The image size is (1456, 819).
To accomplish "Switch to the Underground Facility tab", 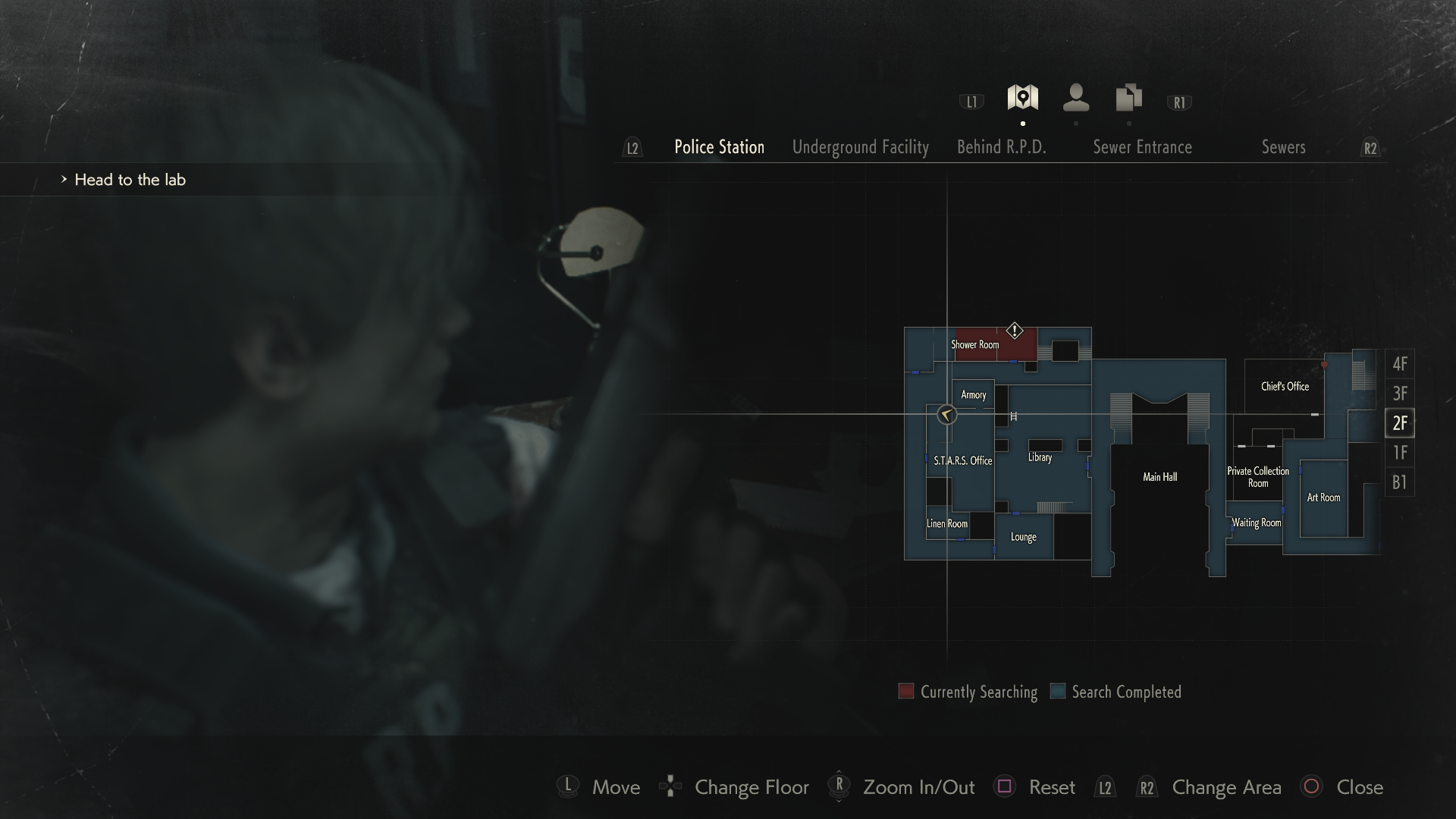I will coord(861,147).
